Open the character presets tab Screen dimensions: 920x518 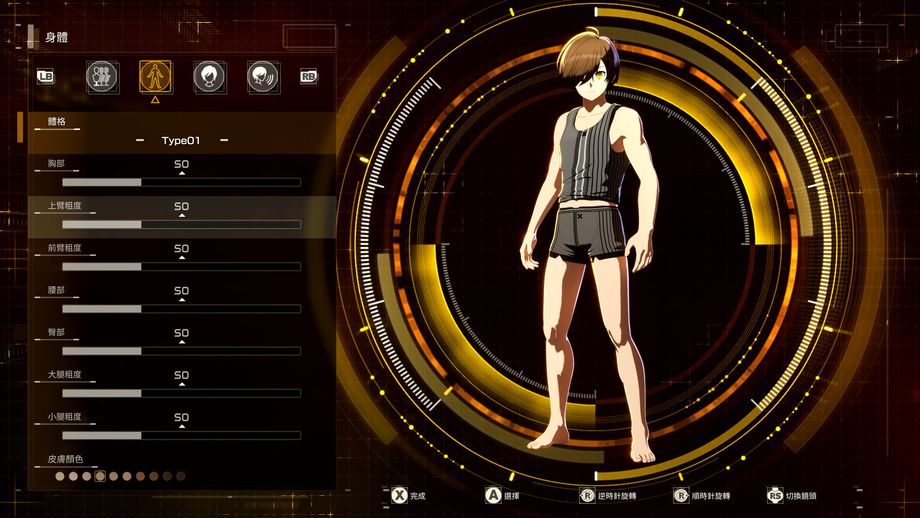point(100,75)
